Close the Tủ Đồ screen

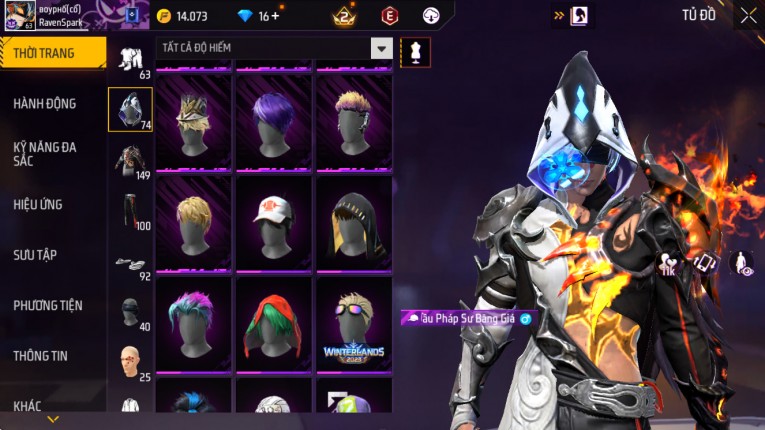pos(748,15)
